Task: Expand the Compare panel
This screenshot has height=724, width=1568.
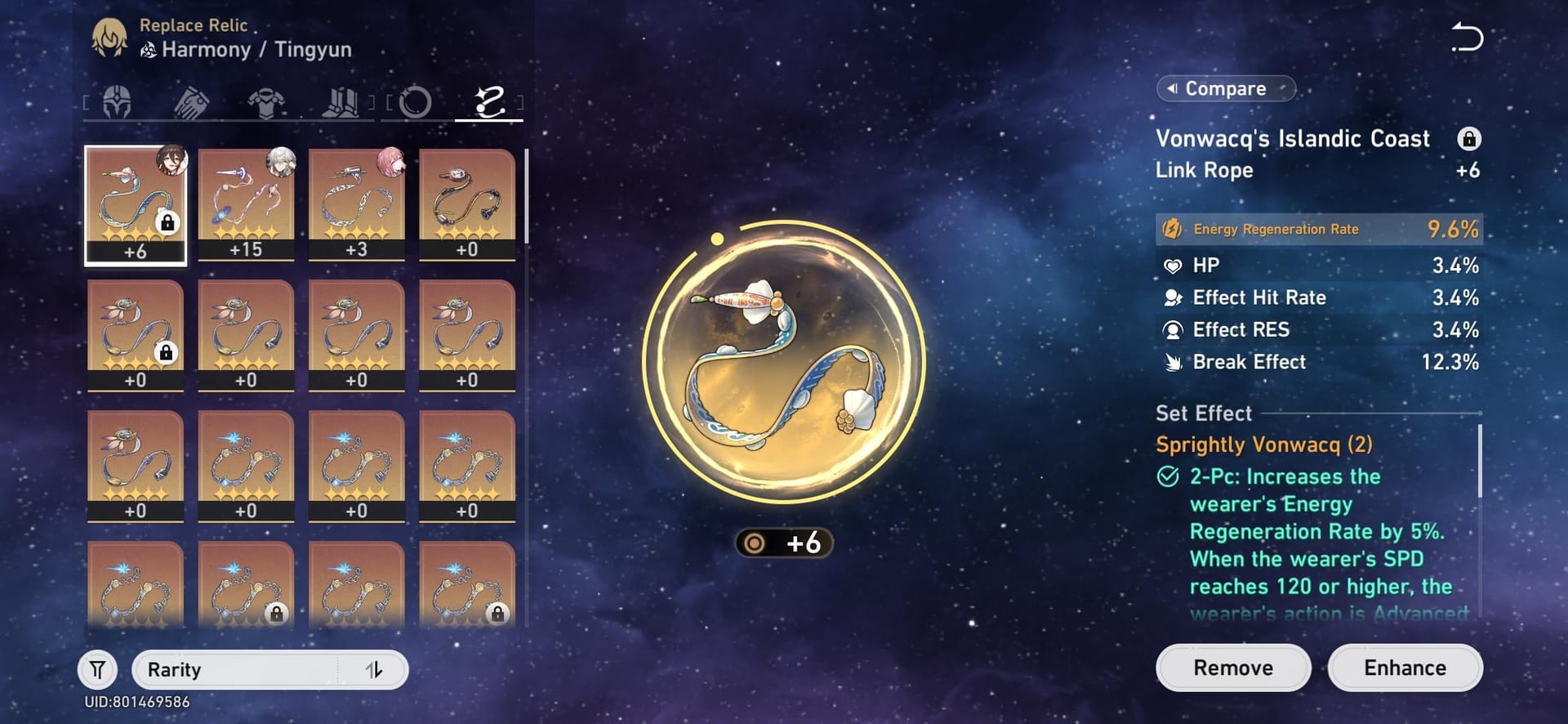Action: pyautogui.click(x=1224, y=88)
